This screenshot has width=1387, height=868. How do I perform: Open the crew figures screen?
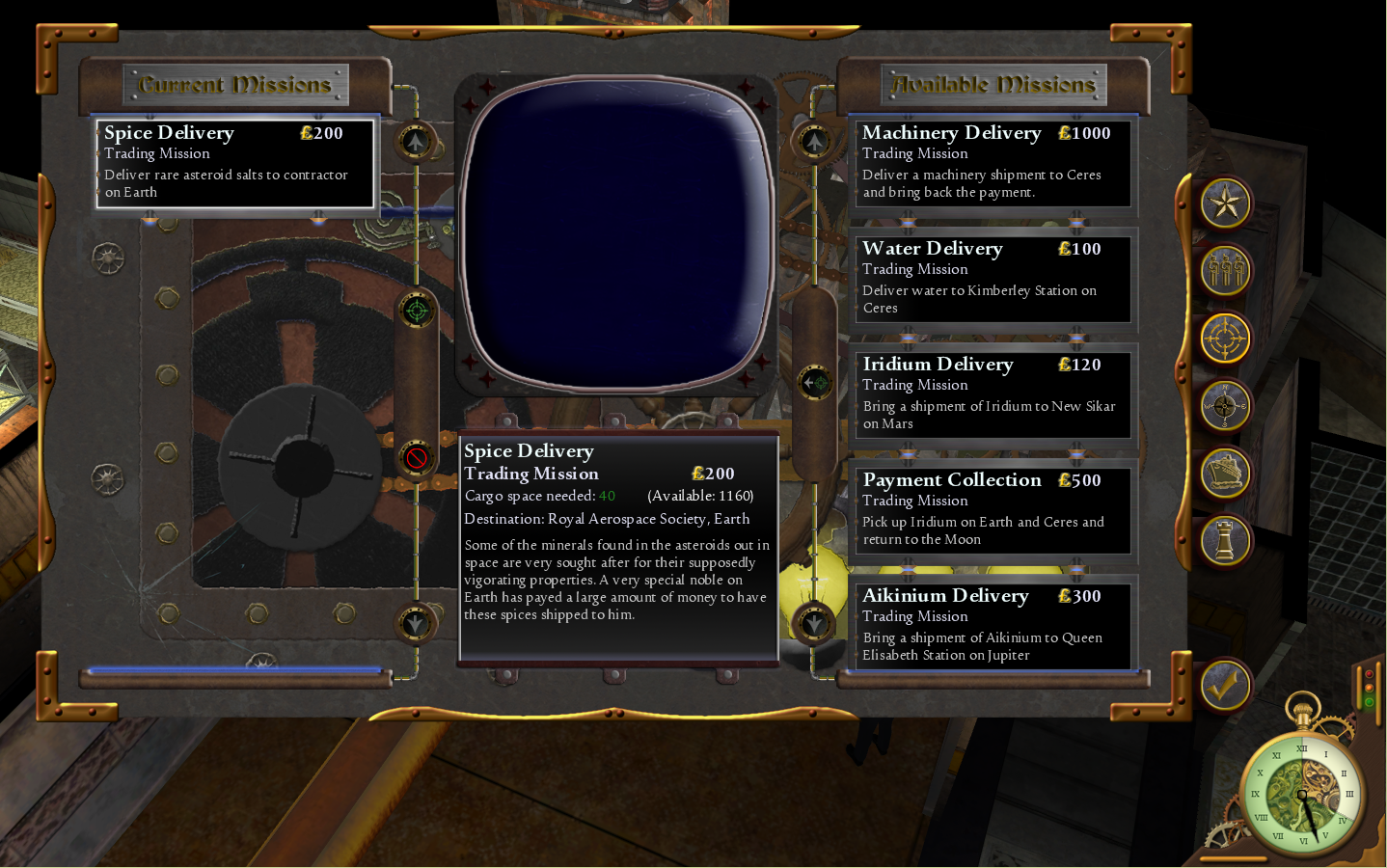[x=1225, y=271]
